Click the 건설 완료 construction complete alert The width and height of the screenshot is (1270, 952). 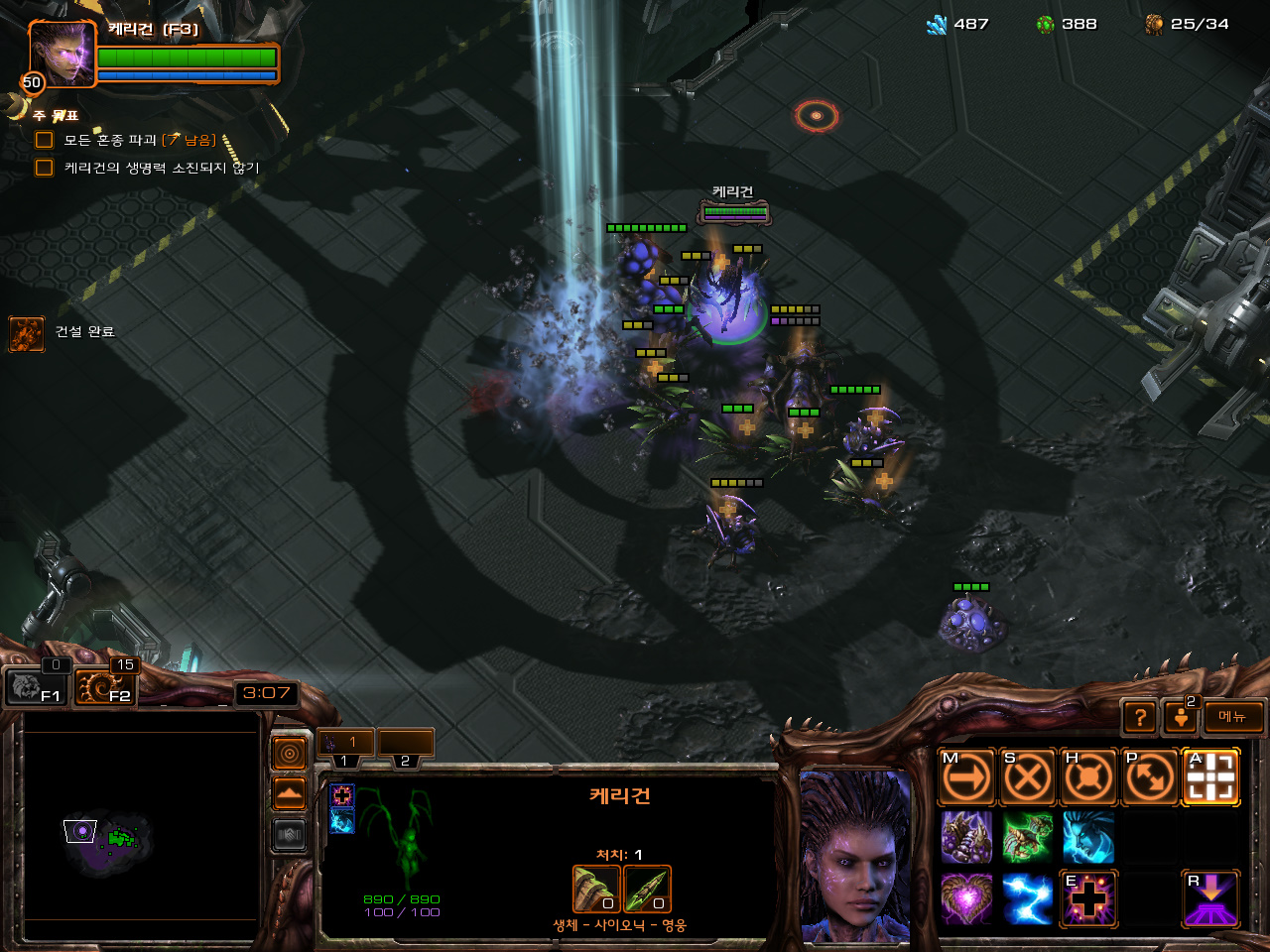[x=27, y=333]
